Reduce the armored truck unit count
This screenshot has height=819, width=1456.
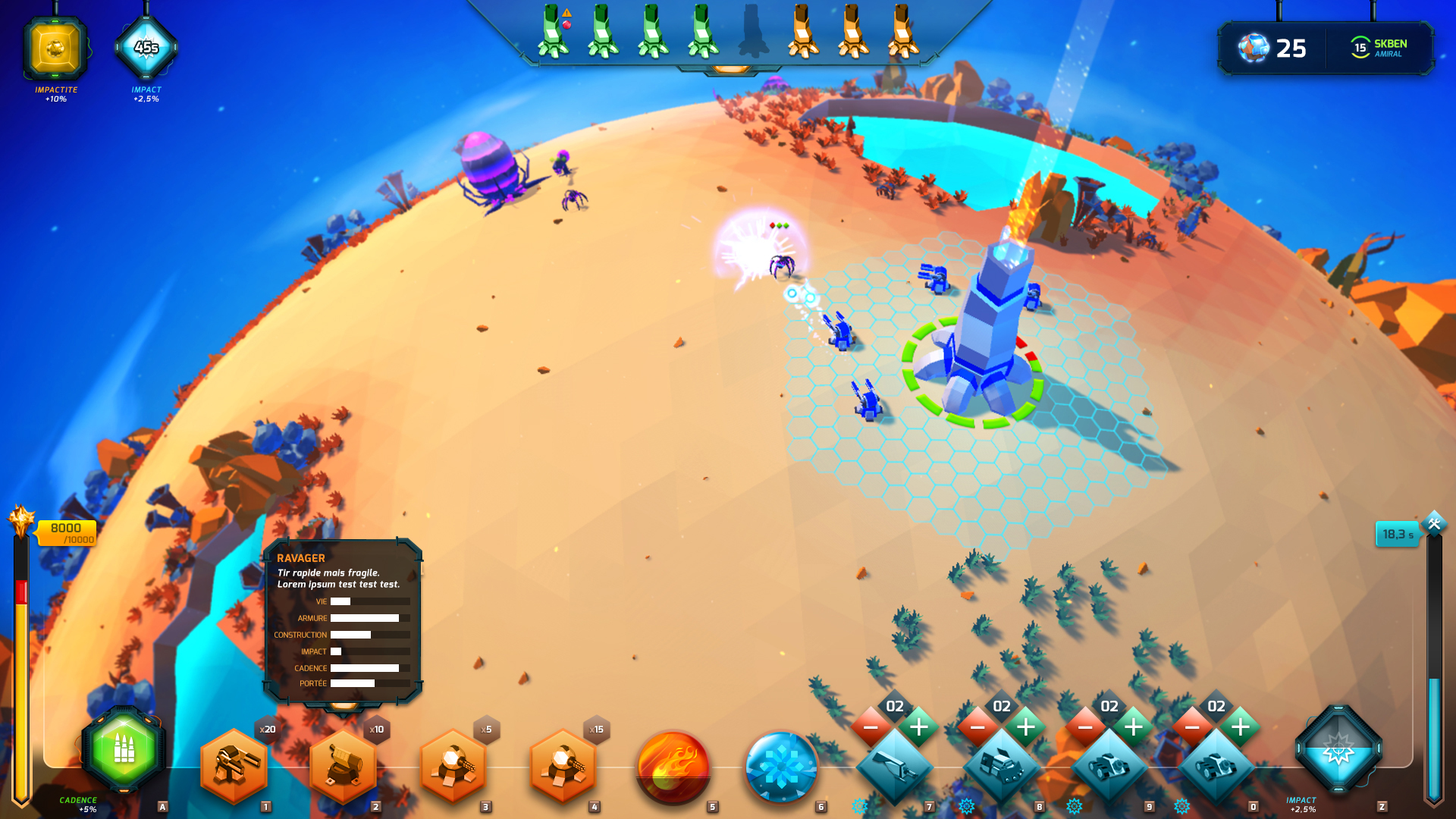pos(977,728)
